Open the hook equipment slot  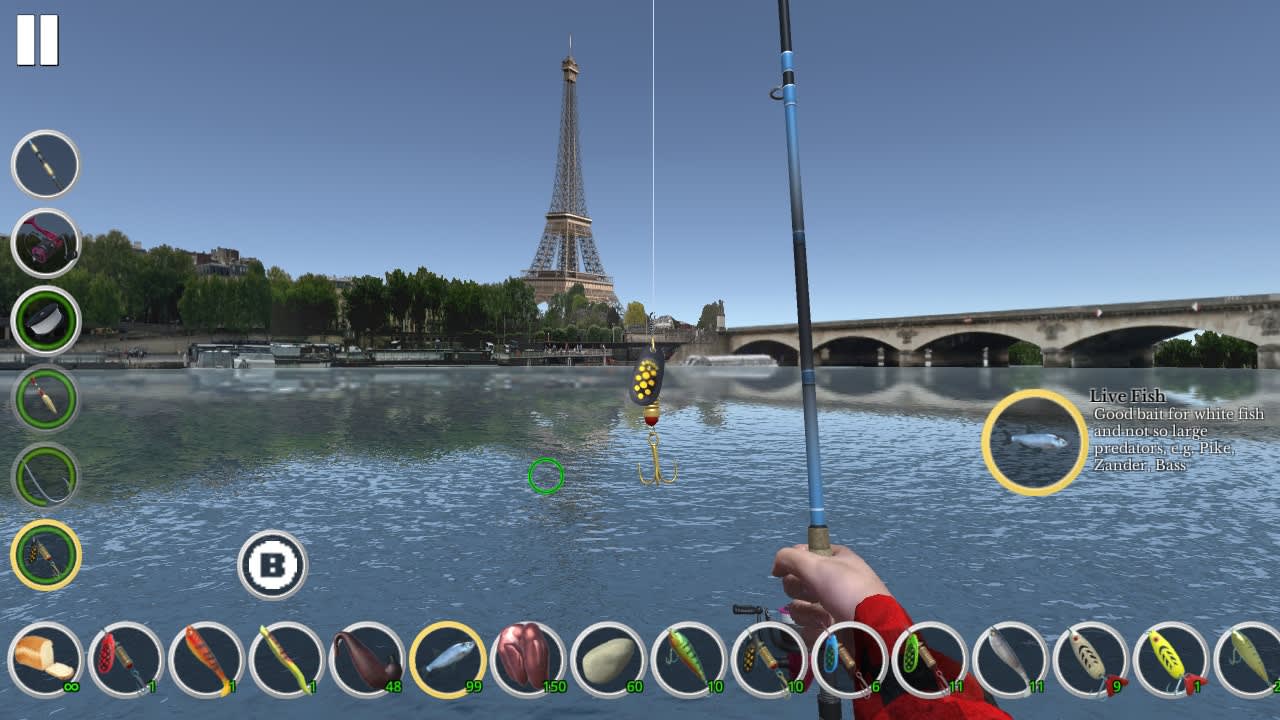click(x=45, y=477)
